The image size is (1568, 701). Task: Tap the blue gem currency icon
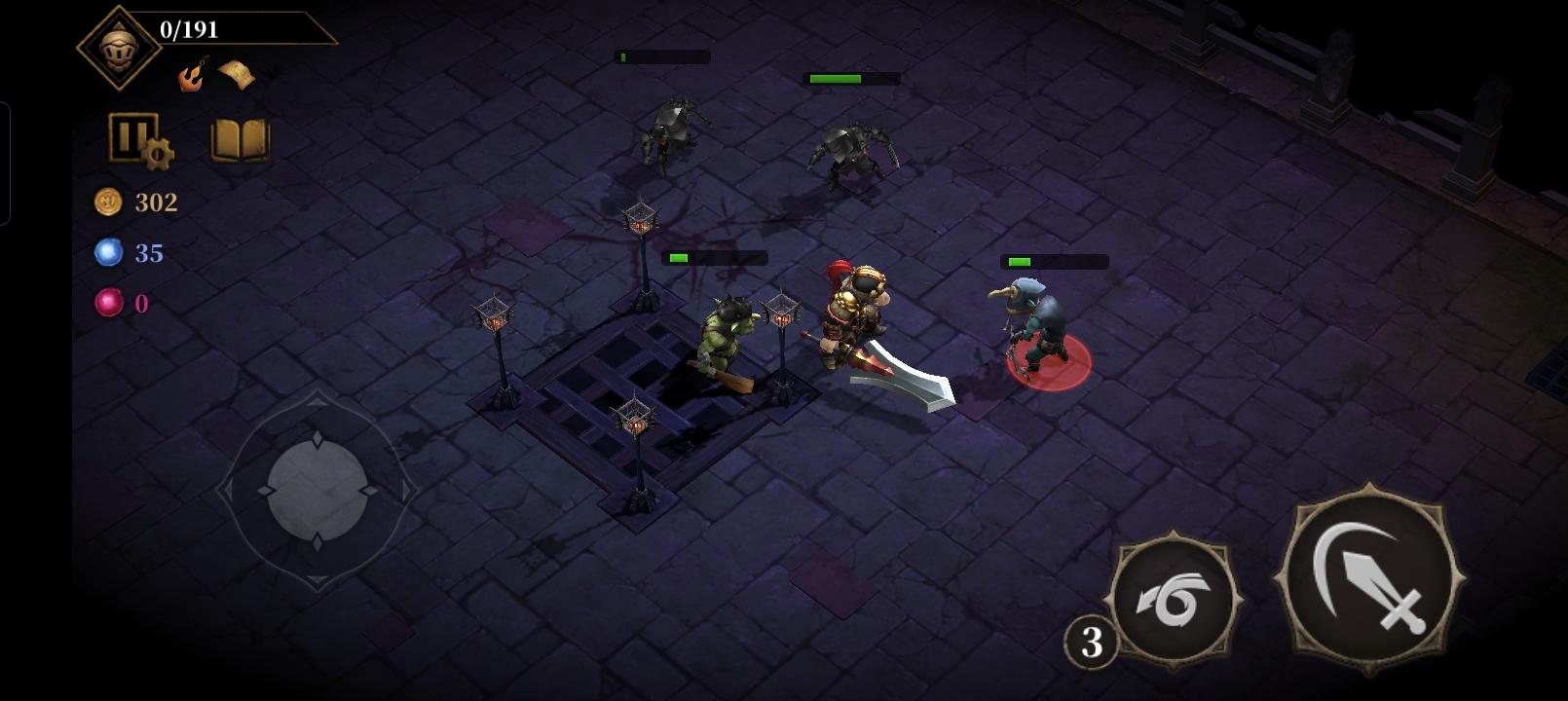click(x=109, y=251)
